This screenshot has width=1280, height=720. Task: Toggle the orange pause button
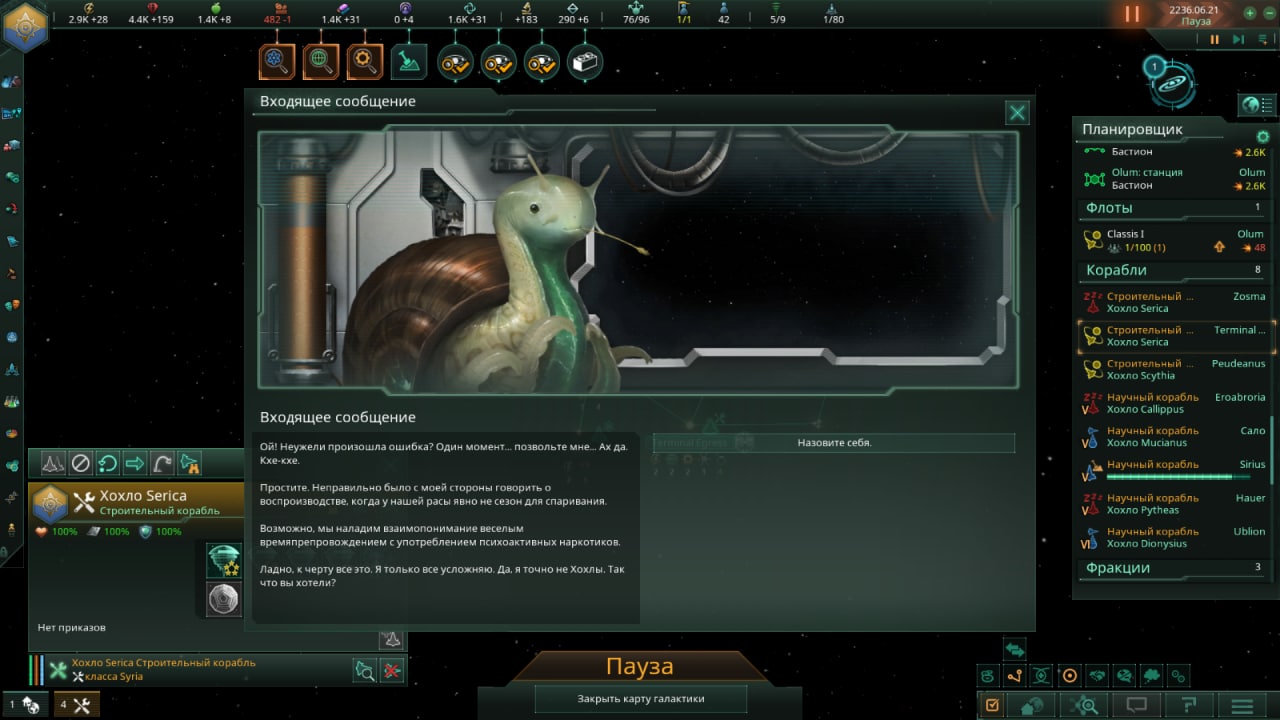[1132, 14]
